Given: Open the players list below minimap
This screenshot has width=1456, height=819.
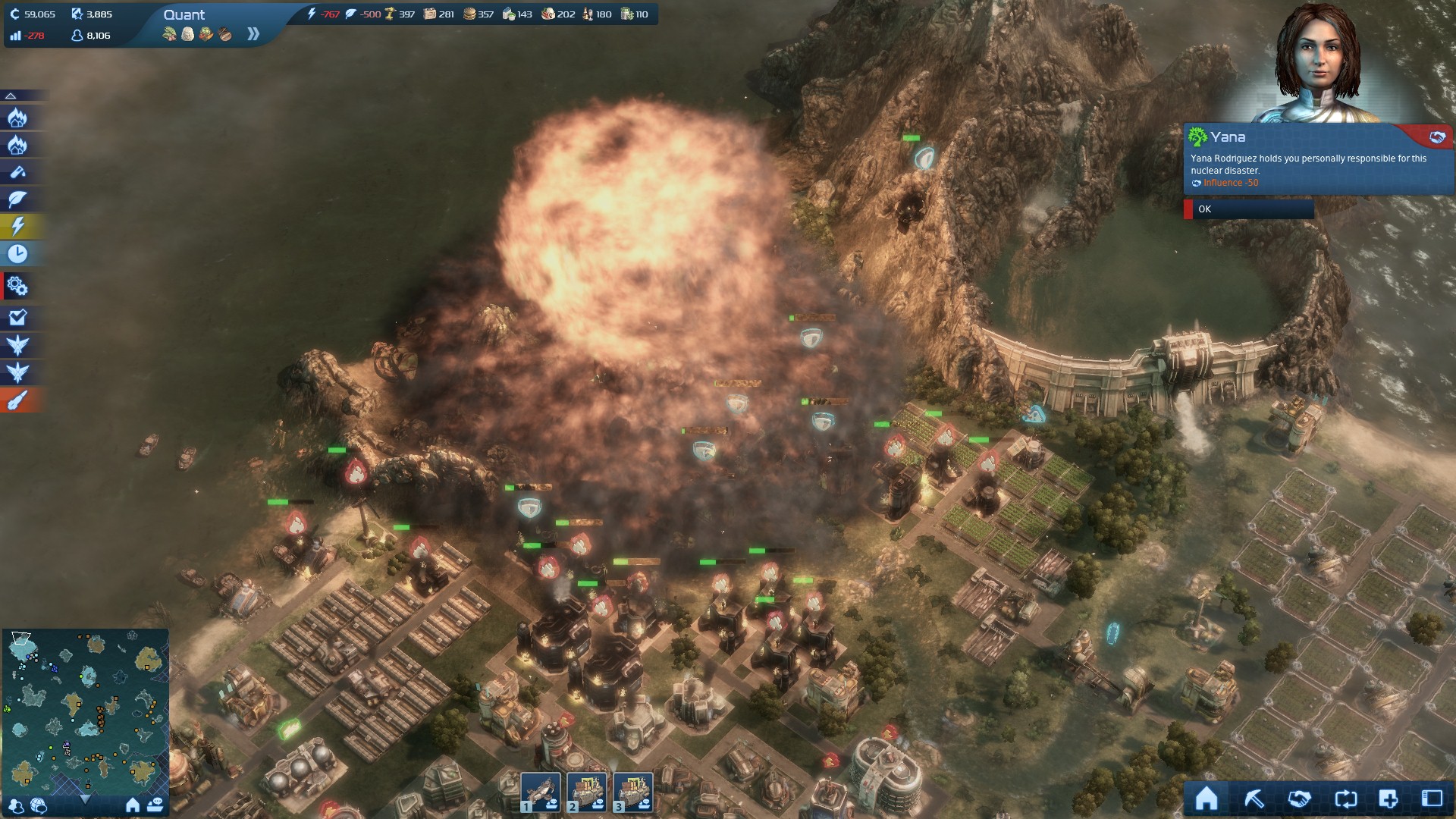Looking at the screenshot, I should 17,805.
